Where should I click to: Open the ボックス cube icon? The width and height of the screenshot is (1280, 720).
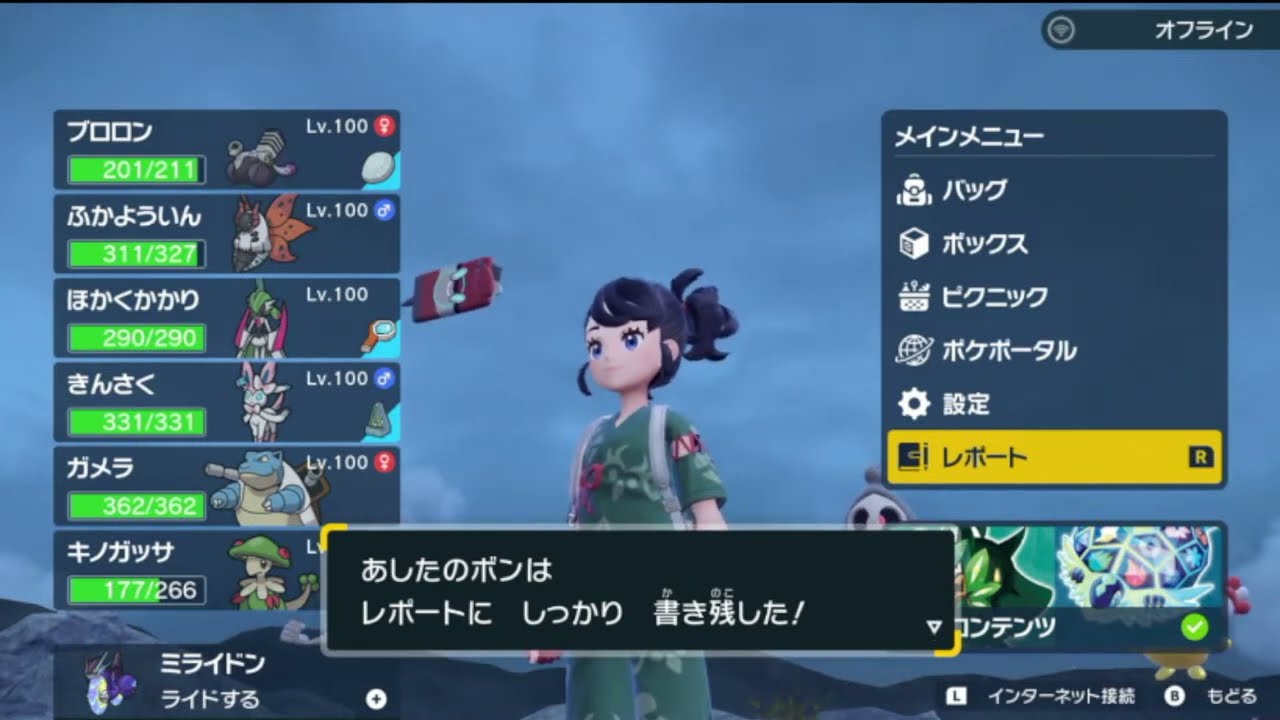point(914,243)
